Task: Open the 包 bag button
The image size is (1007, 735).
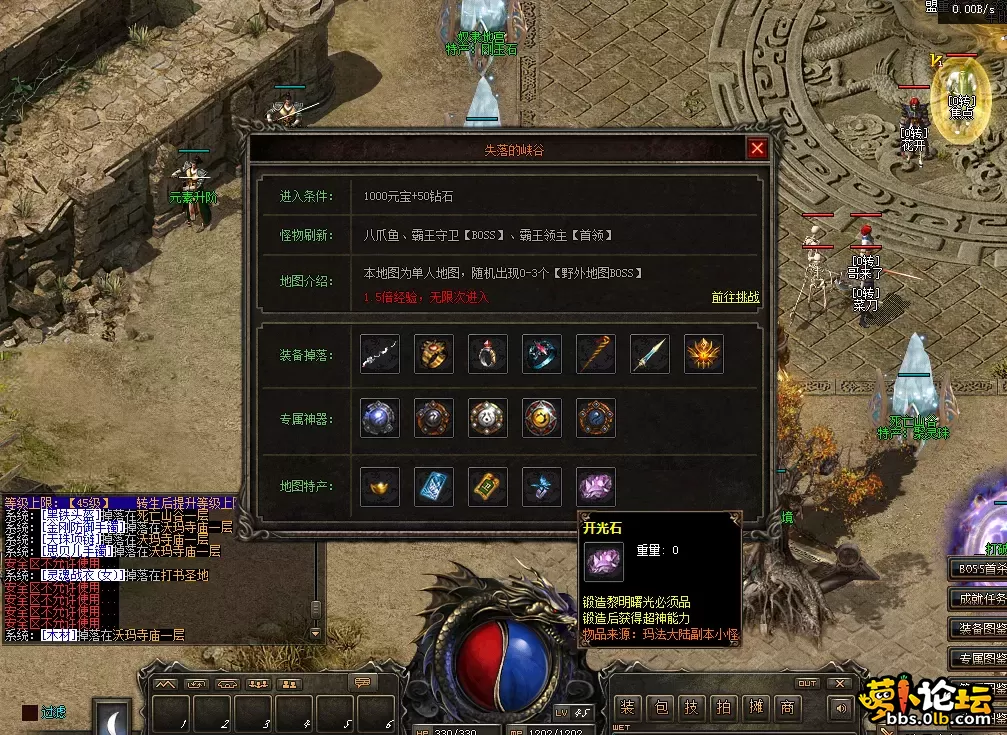Action: click(659, 708)
